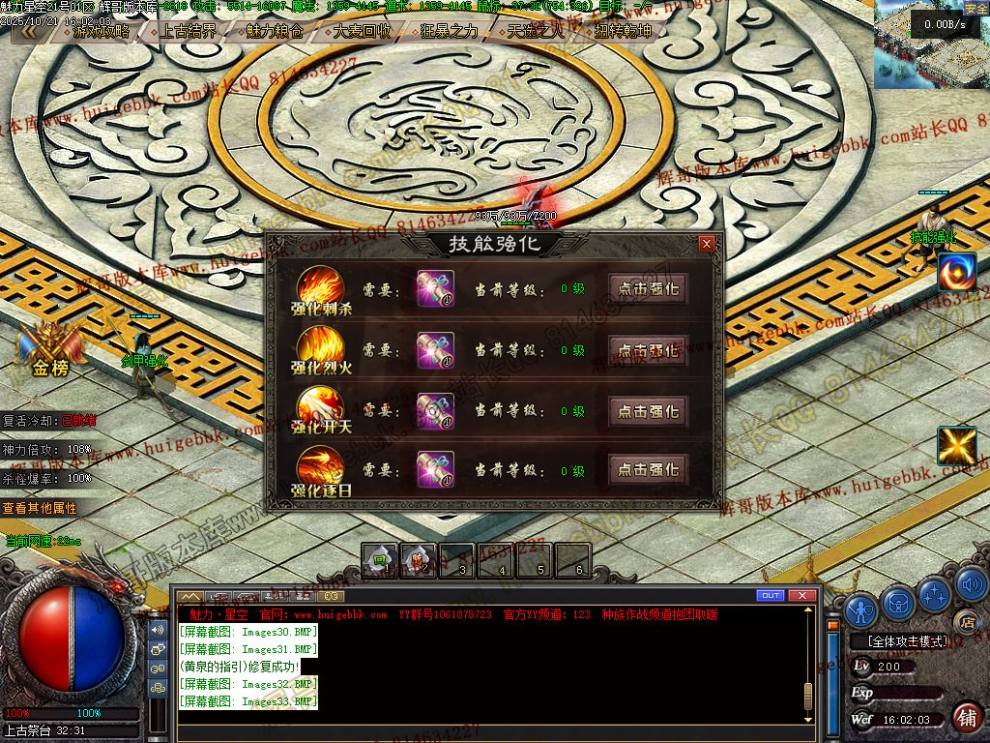Click 点击强化 for the 强化刺杀 skill
Viewport: 990px width, 743px height.
point(648,289)
